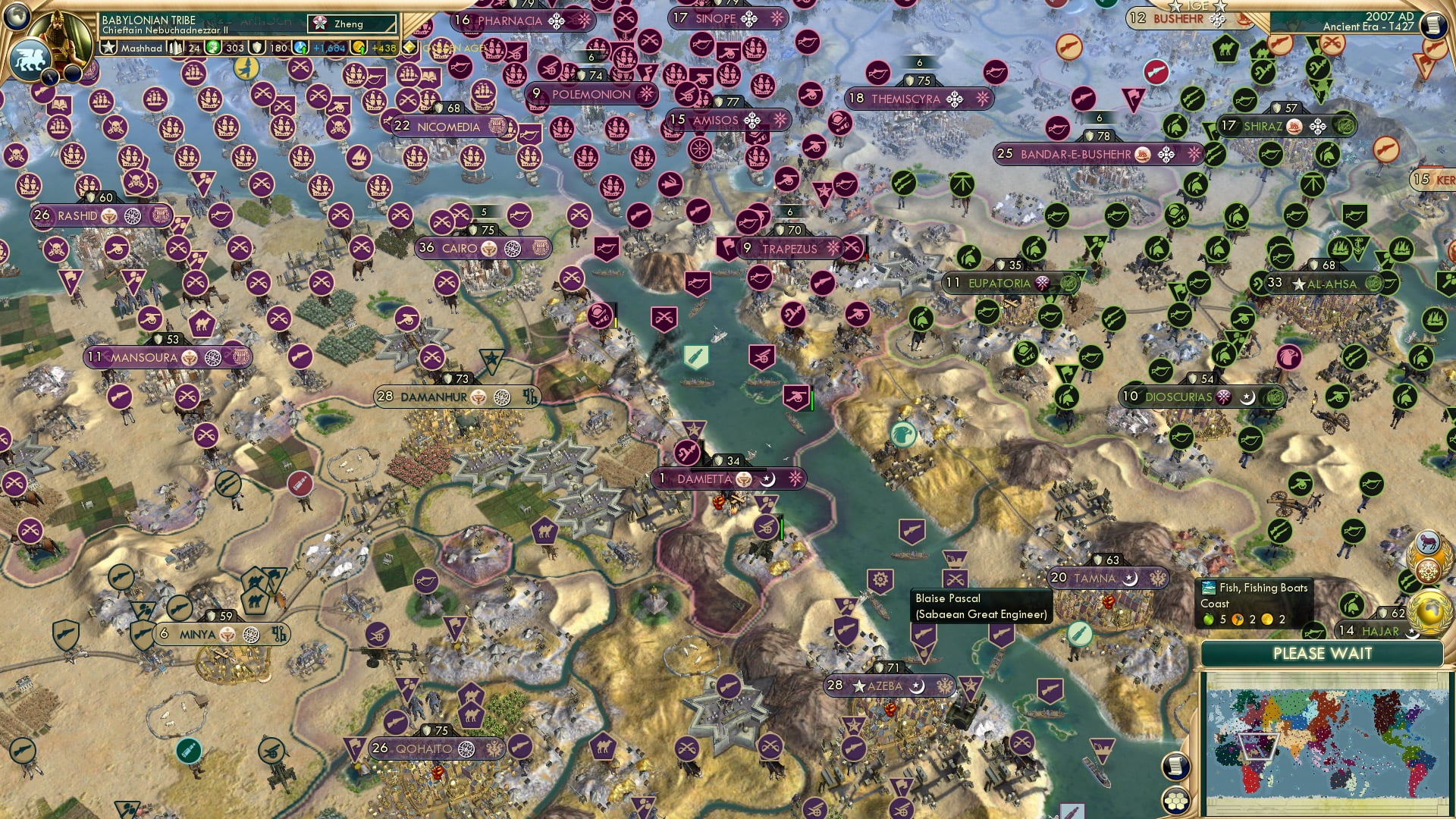
Task: Toggle strategic view with the hexagon icon
Action: (1177, 802)
